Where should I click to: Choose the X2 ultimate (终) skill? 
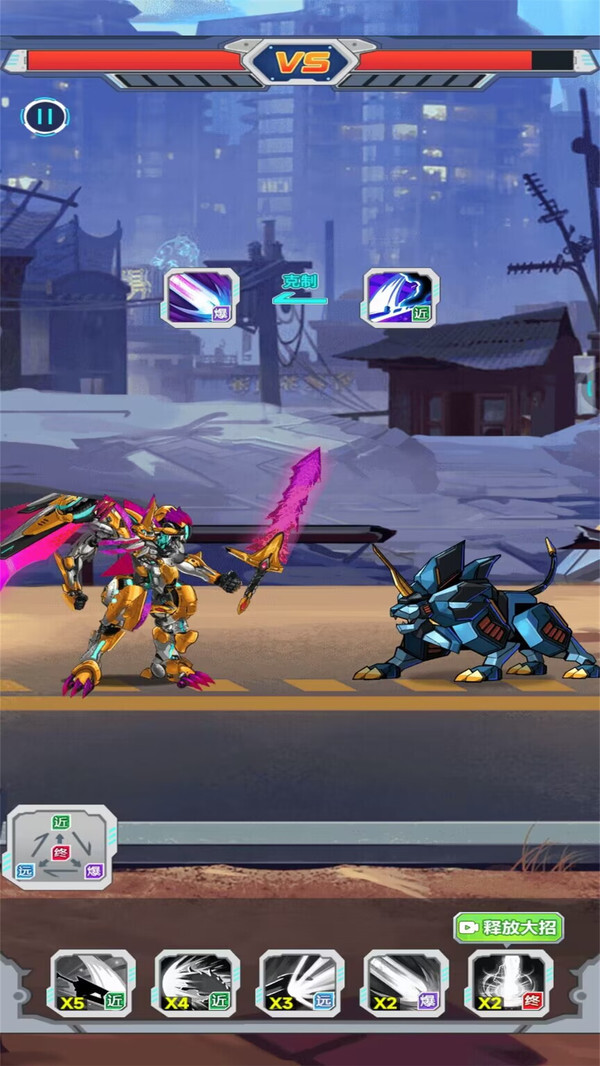point(510,983)
